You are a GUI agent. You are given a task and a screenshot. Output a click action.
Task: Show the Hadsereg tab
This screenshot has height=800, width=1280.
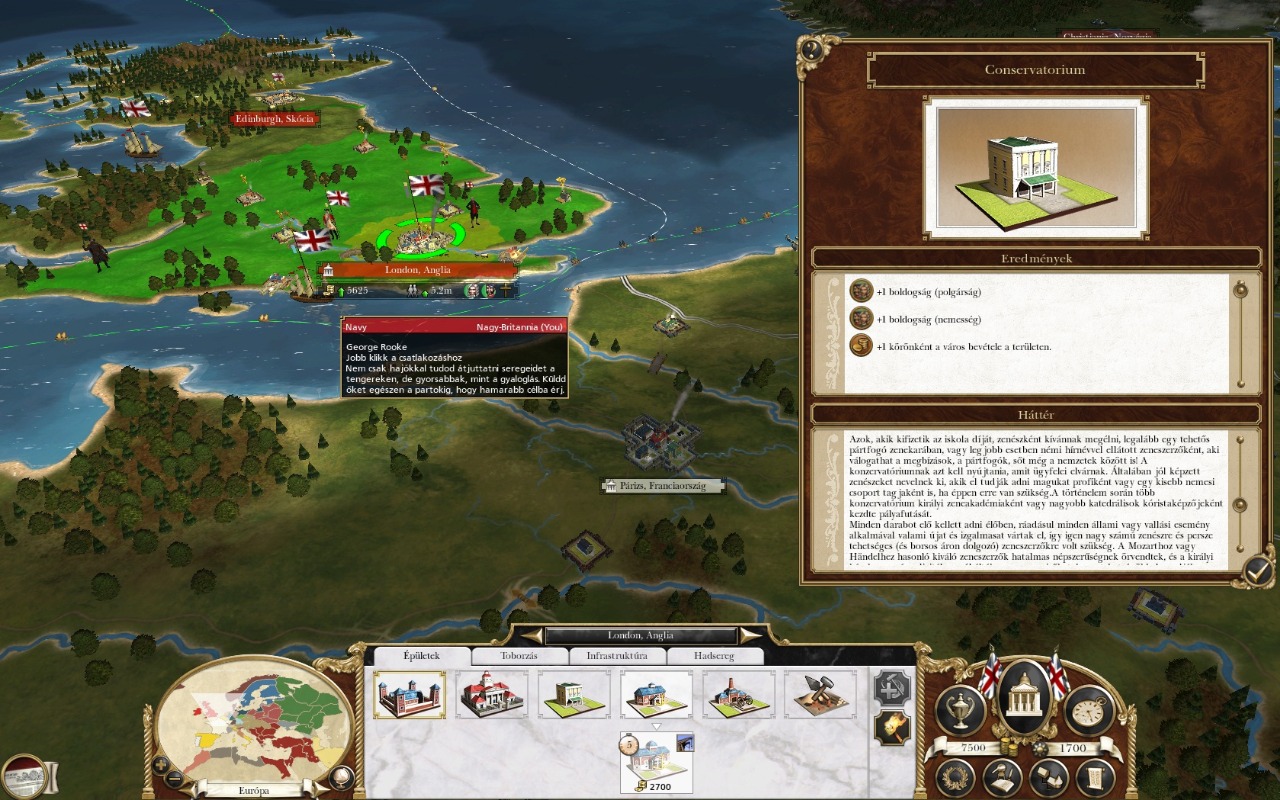(x=714, y=657)
